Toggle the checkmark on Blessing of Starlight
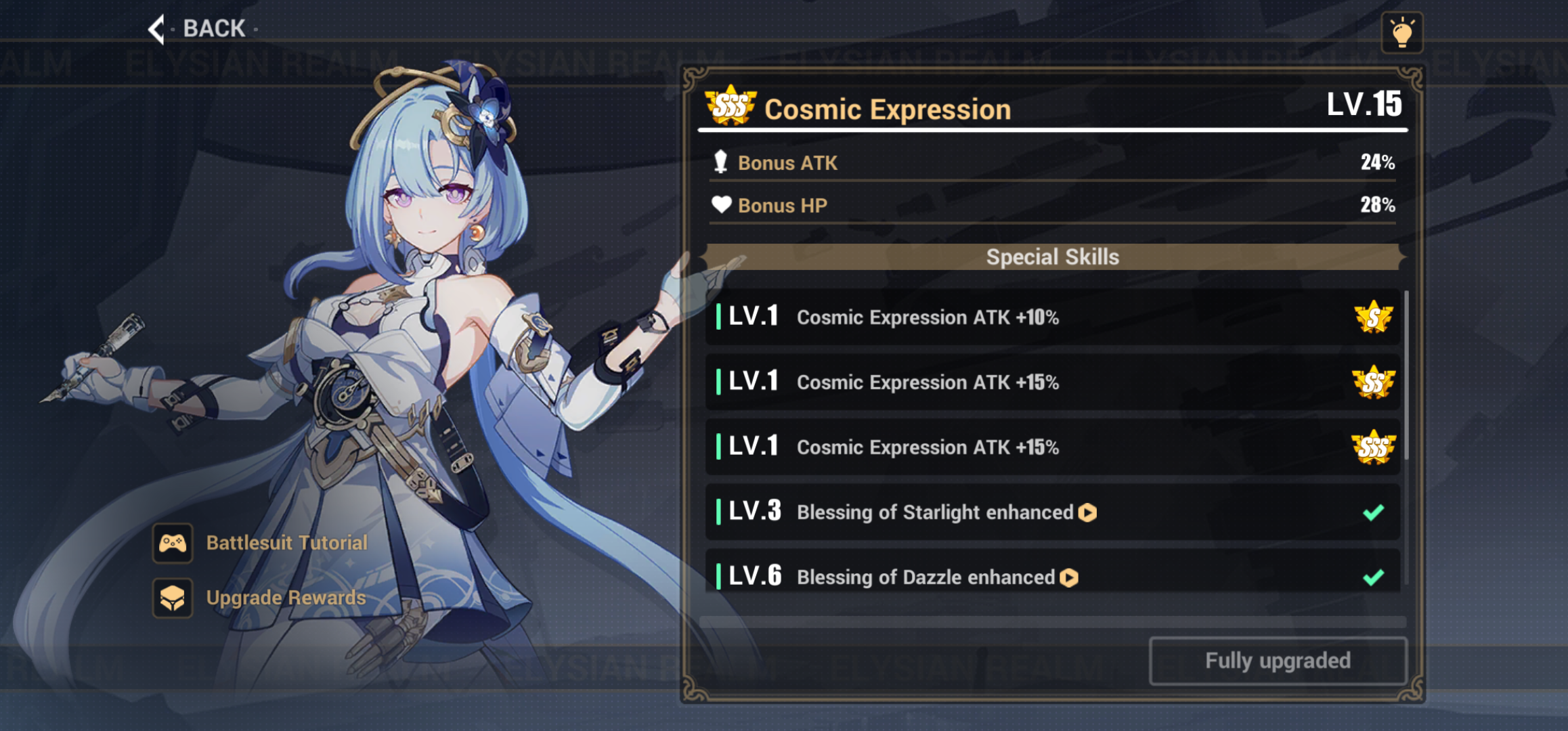 tap(1372, 513)
